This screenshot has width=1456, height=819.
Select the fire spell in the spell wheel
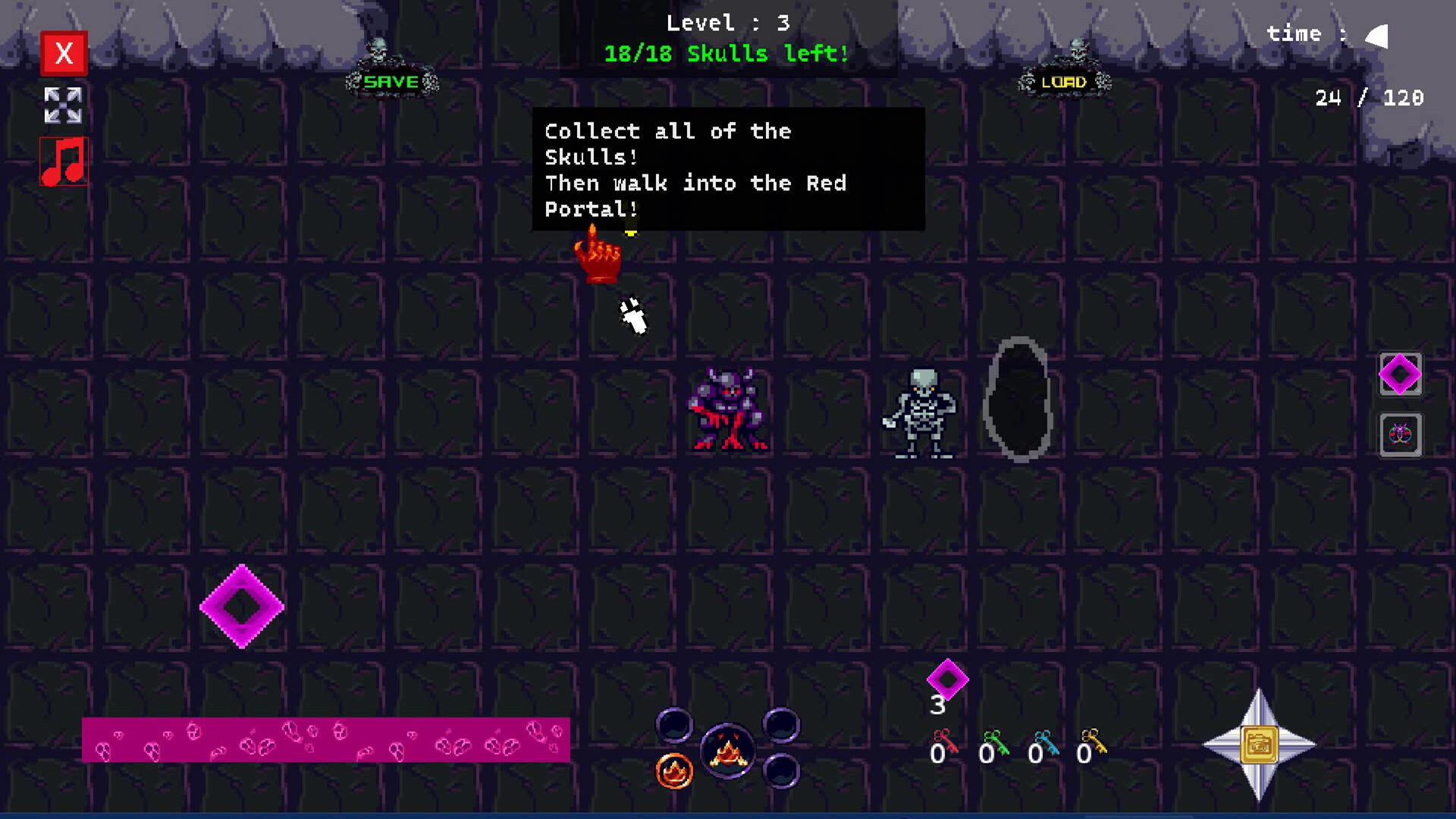pyautogui.click(x=674, y=771)
